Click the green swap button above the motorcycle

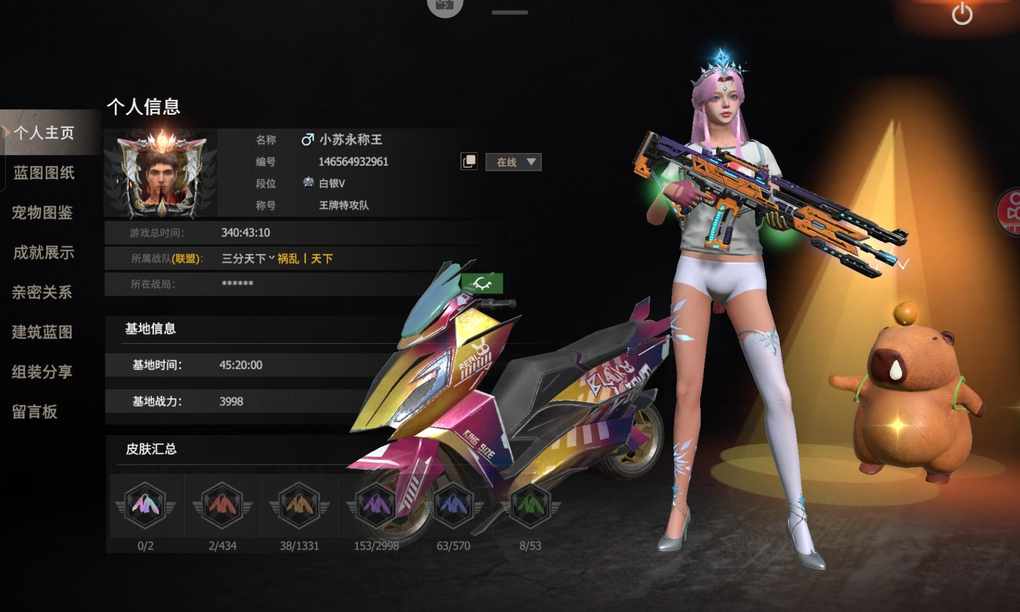pos(483,284)
